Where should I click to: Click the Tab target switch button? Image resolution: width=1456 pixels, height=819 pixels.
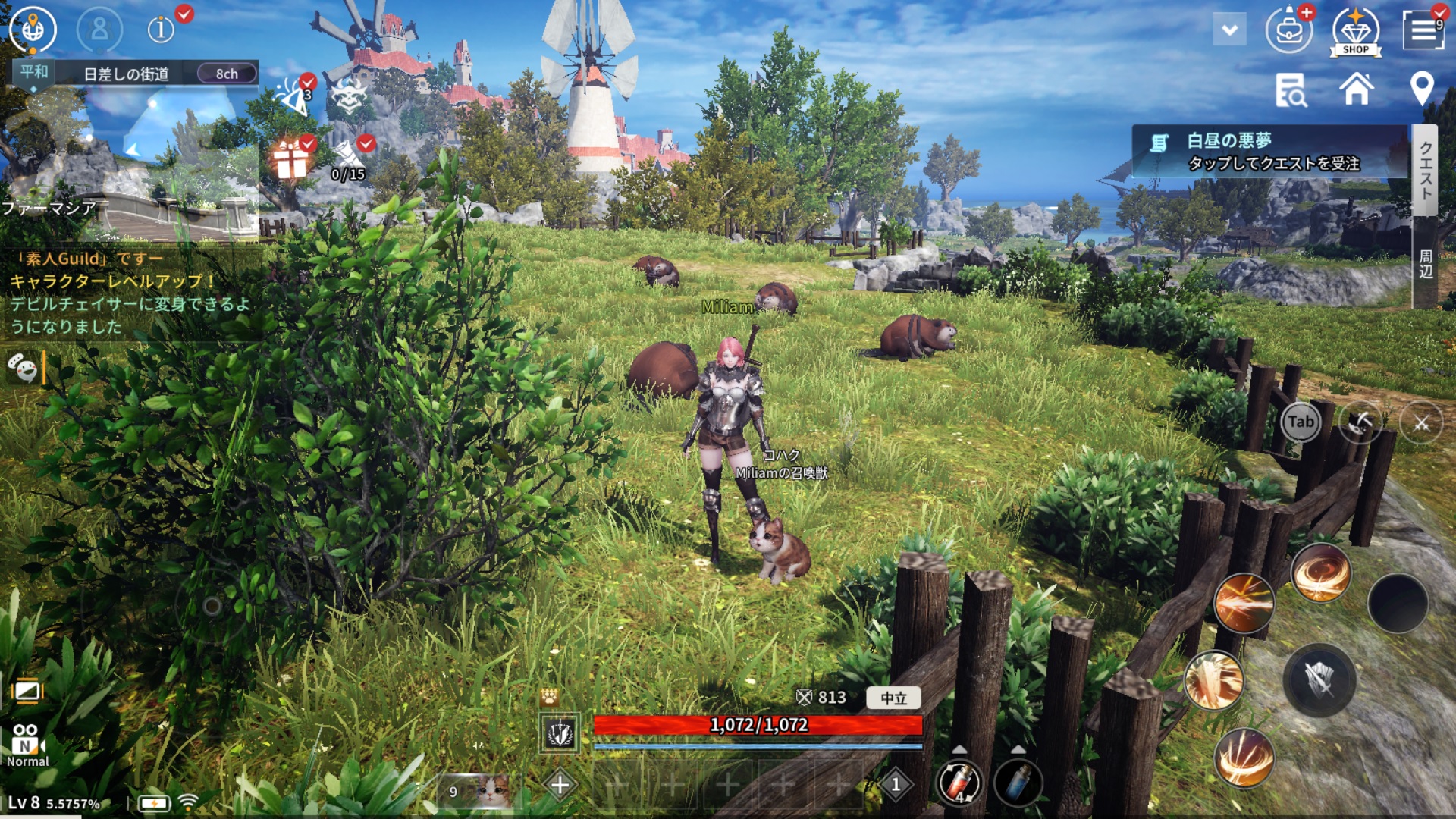(x=1301, y=422)
